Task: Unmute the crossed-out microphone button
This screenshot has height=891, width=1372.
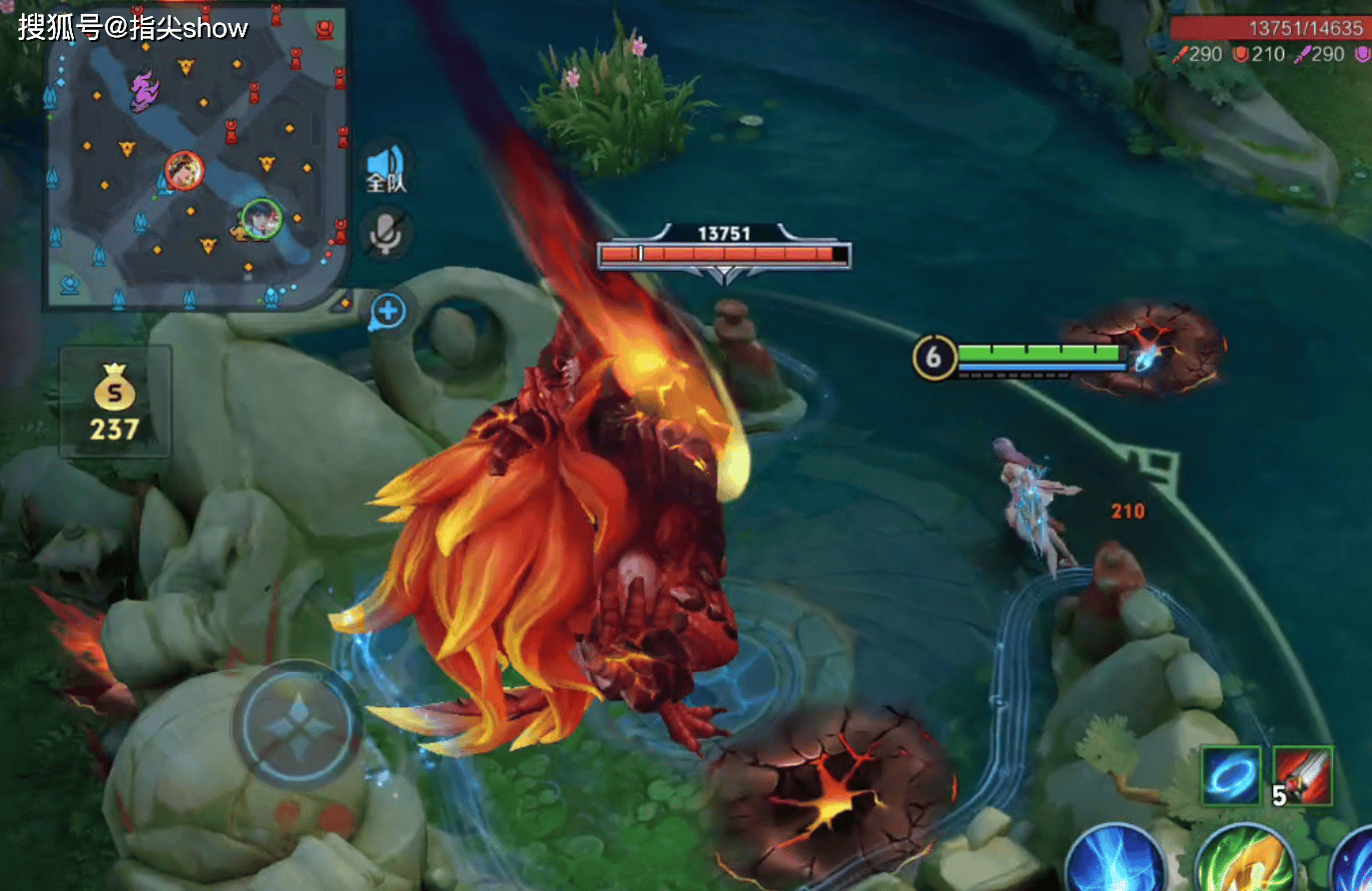Action: 386,233
